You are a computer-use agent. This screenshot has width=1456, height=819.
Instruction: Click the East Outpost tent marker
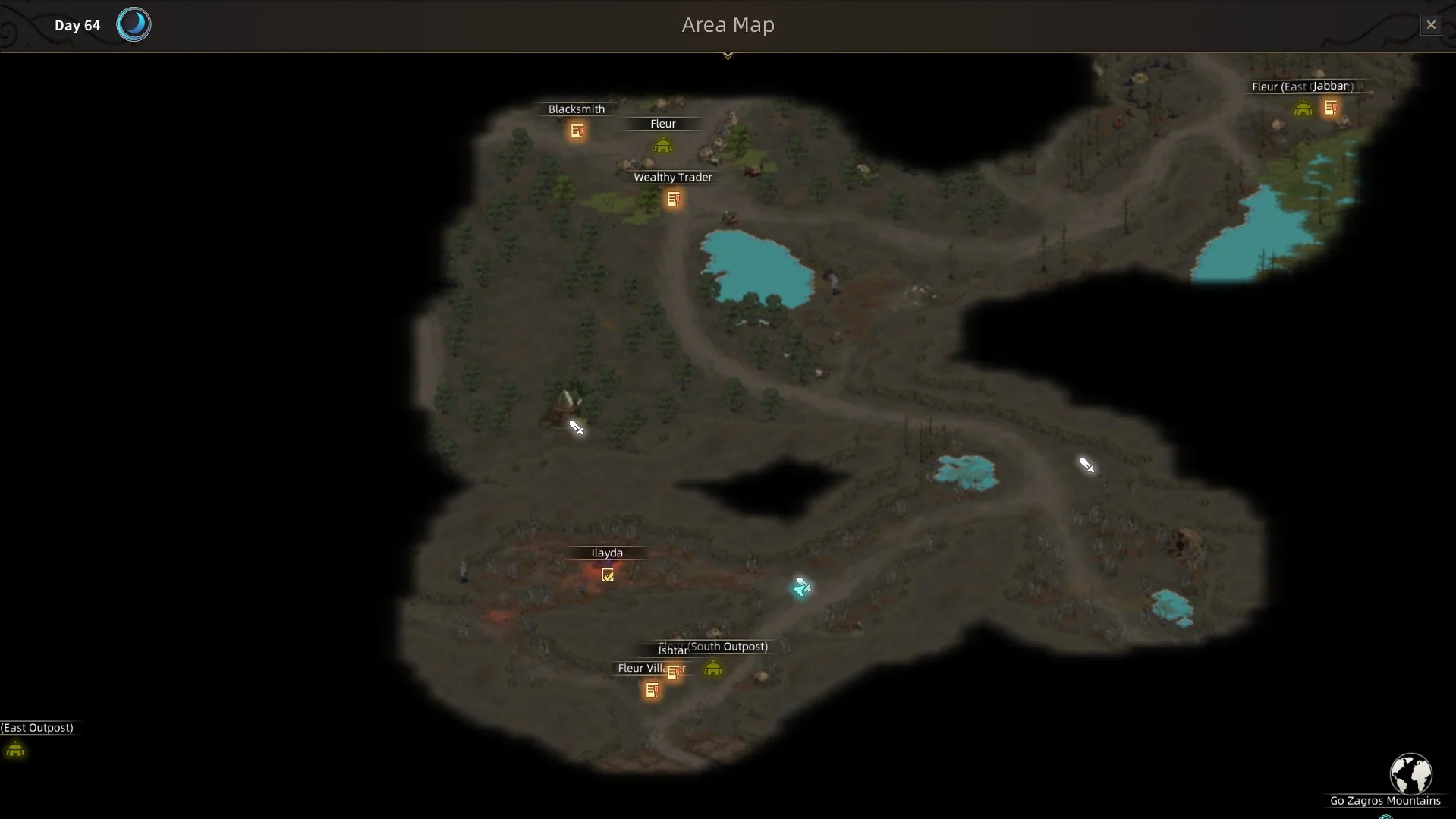click(x=15, y=751)
